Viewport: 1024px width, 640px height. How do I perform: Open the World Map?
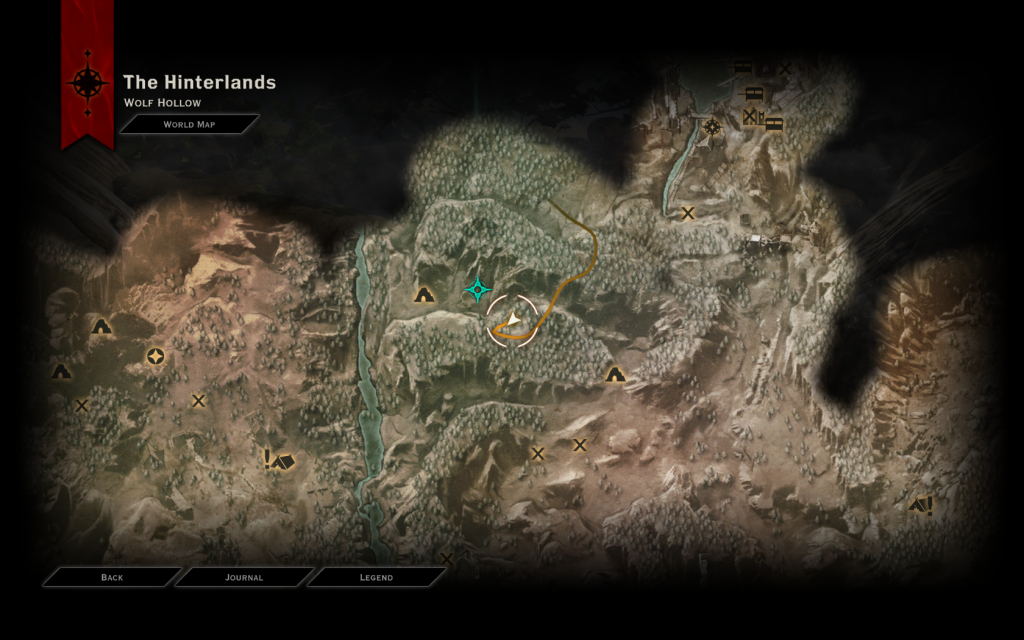click(189, 124)
